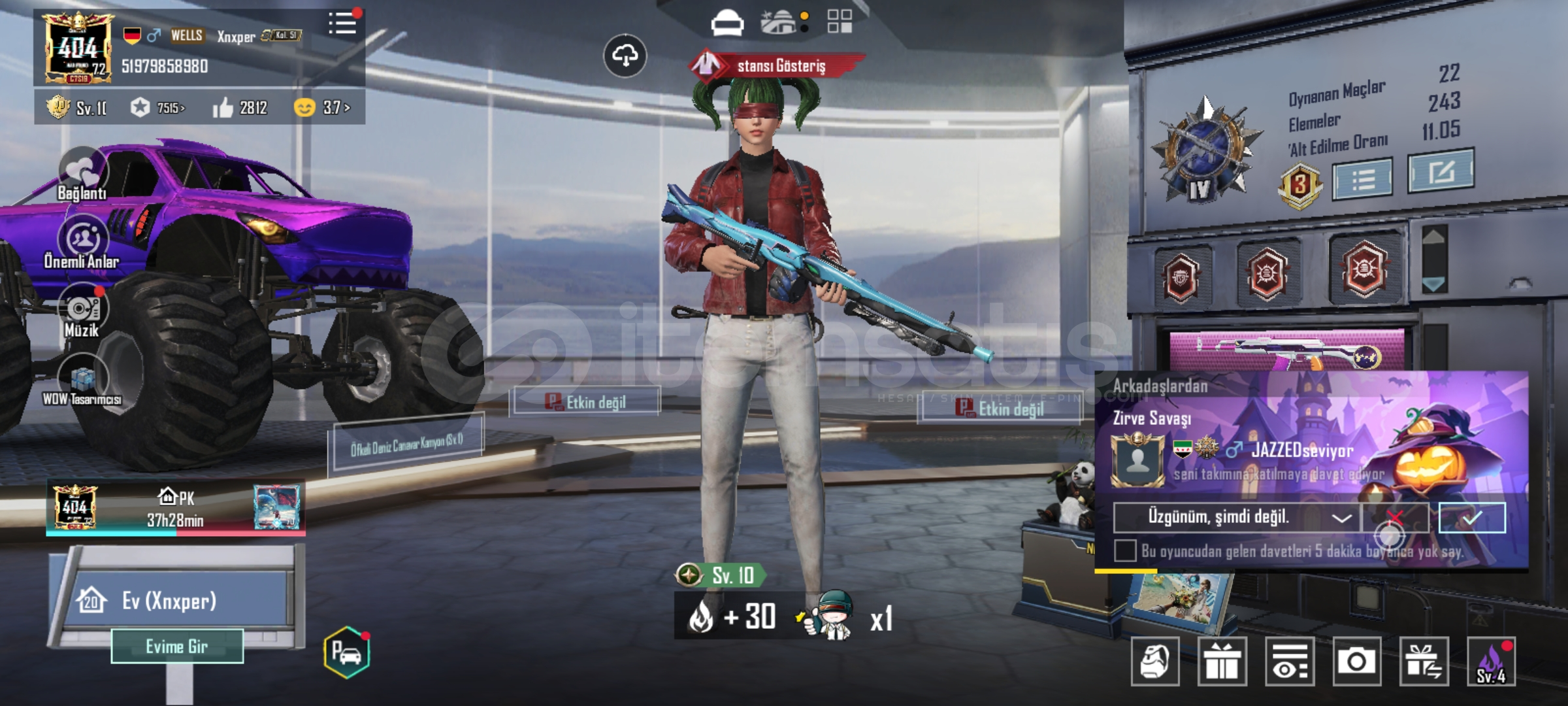Tick the ignore invites for 5 minutes checkbox
This screenshot has width=1568, height=706.
(1125, 550)
